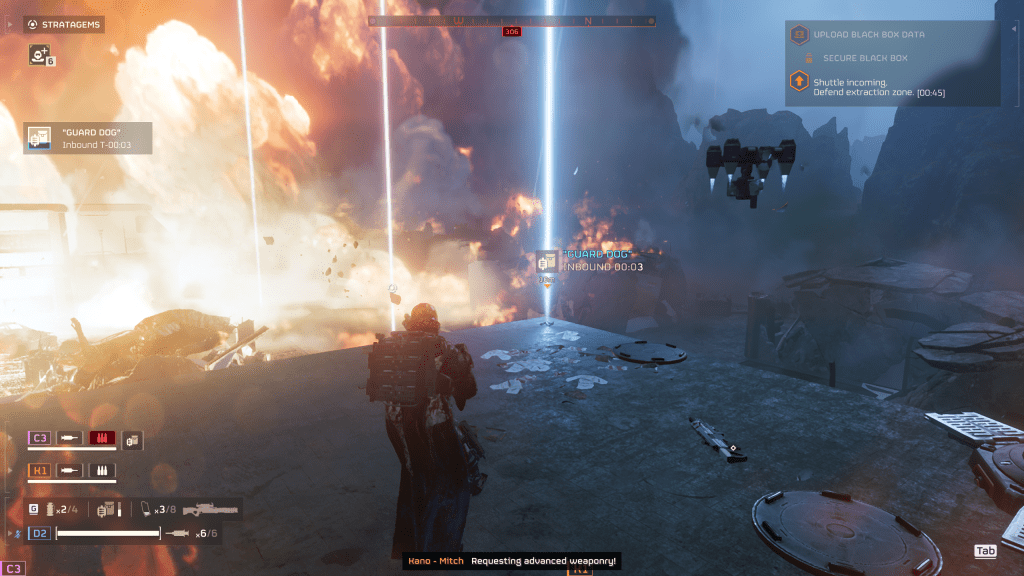Select the Reinforce stratagem icon
The image size is (1024, 576).
coord(39,55)
